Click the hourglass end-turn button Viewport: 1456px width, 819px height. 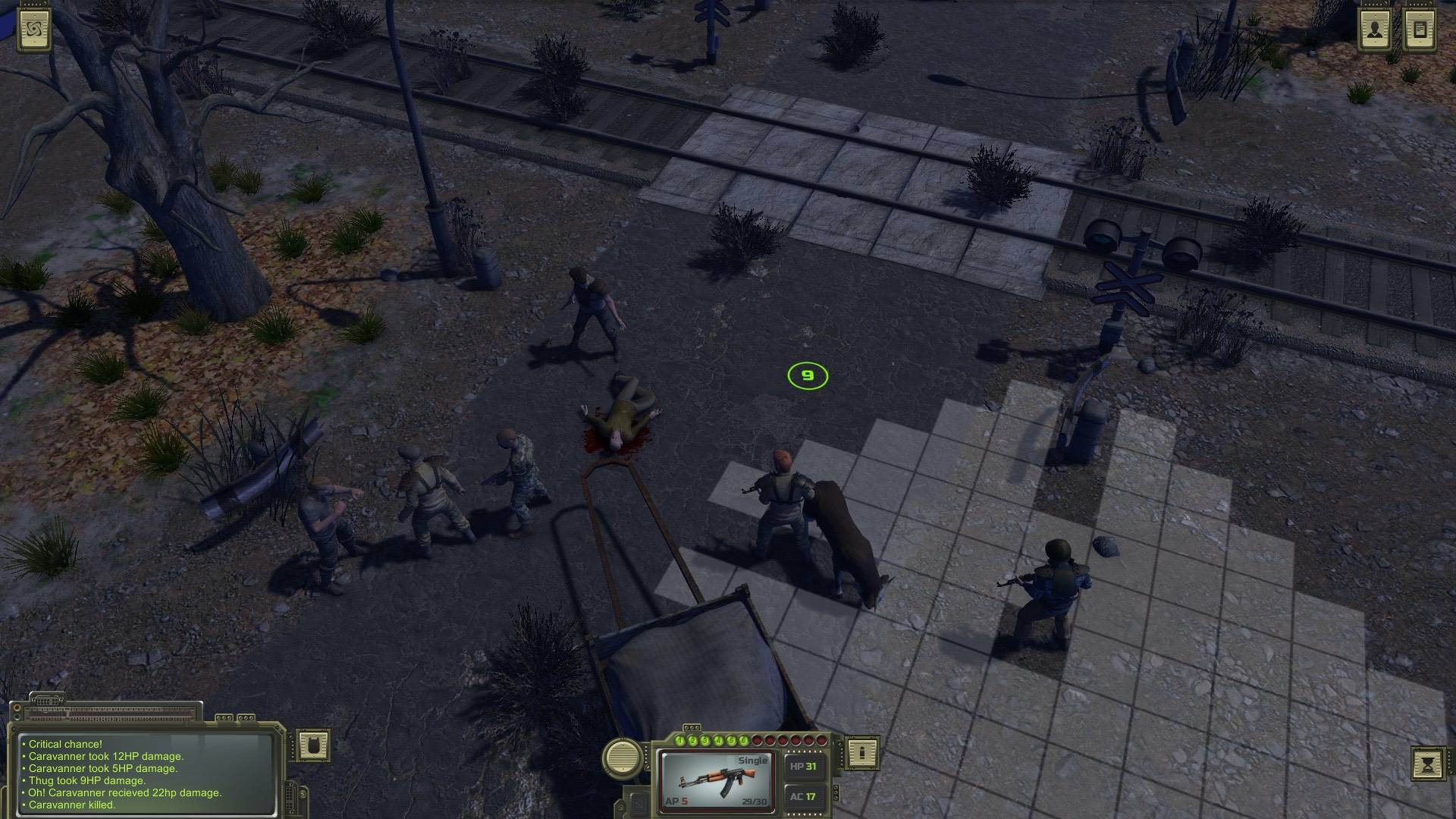click(1428, 764)
